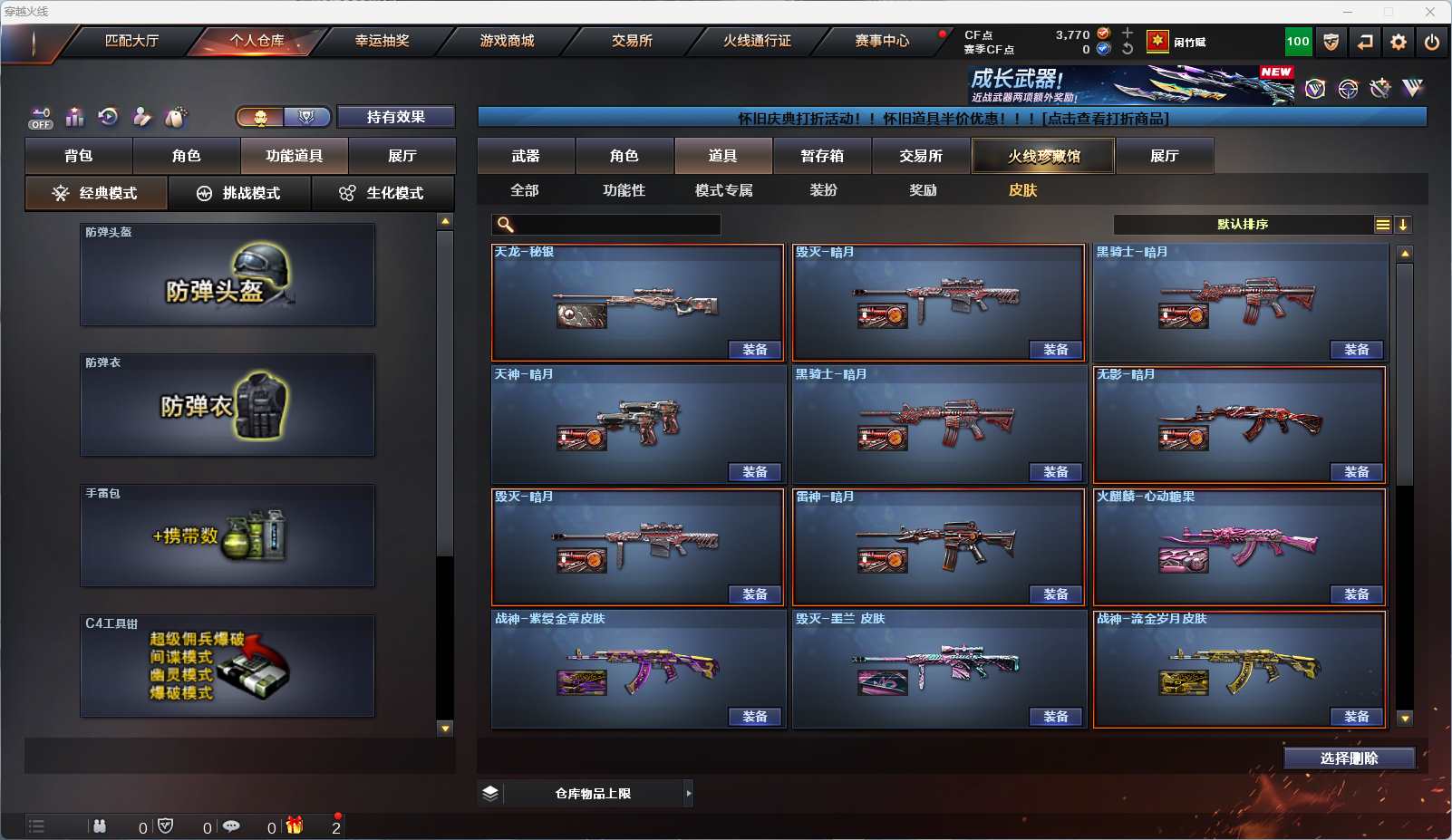
Task: Select the 防弹头盔 item card
Action: pyautogui.click(x=227, y=275)
